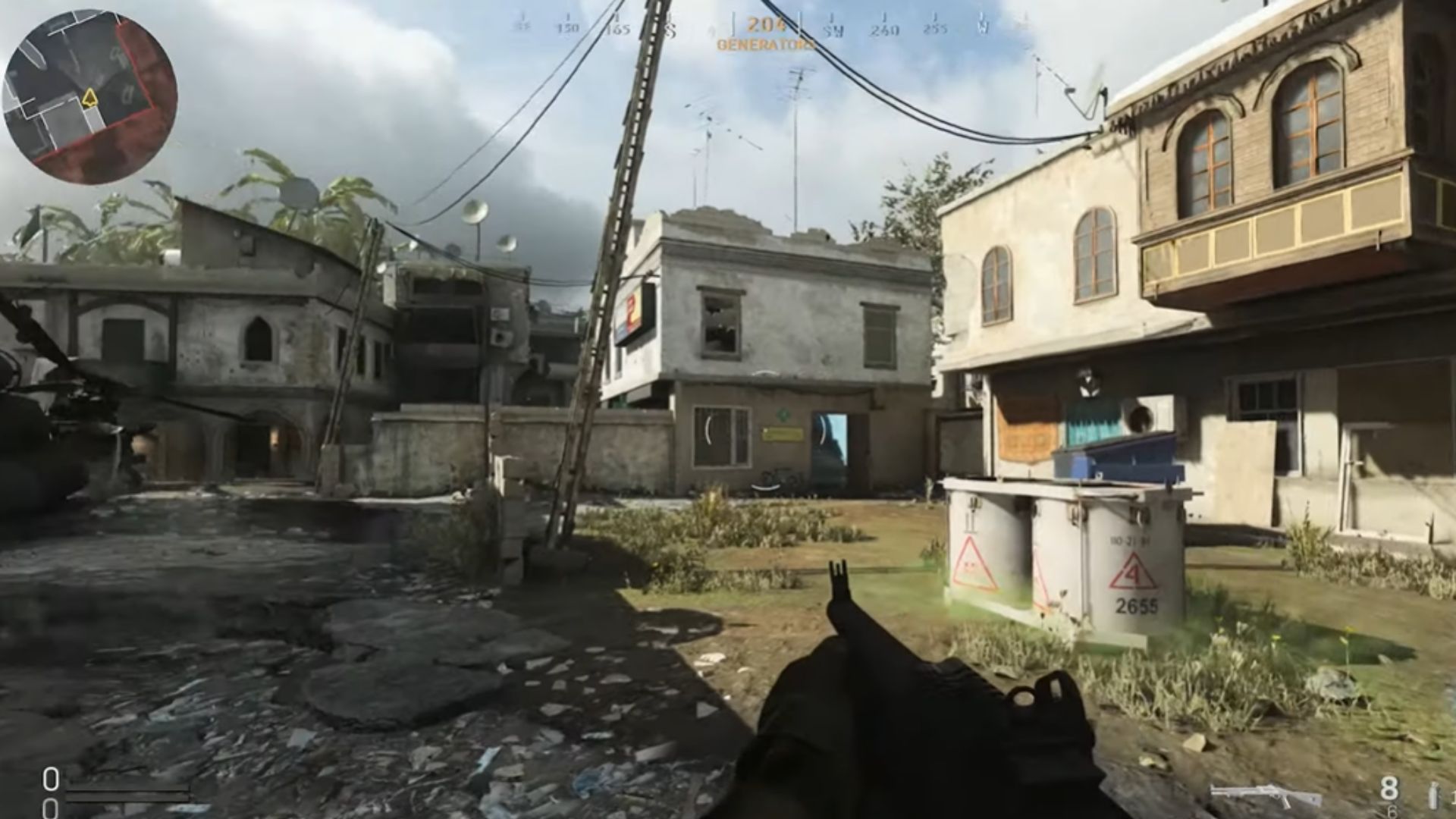Click the GENERATORS objective label
Image resolution: width=1456 pixels, height=819 pixels.
tap(764, 44)
